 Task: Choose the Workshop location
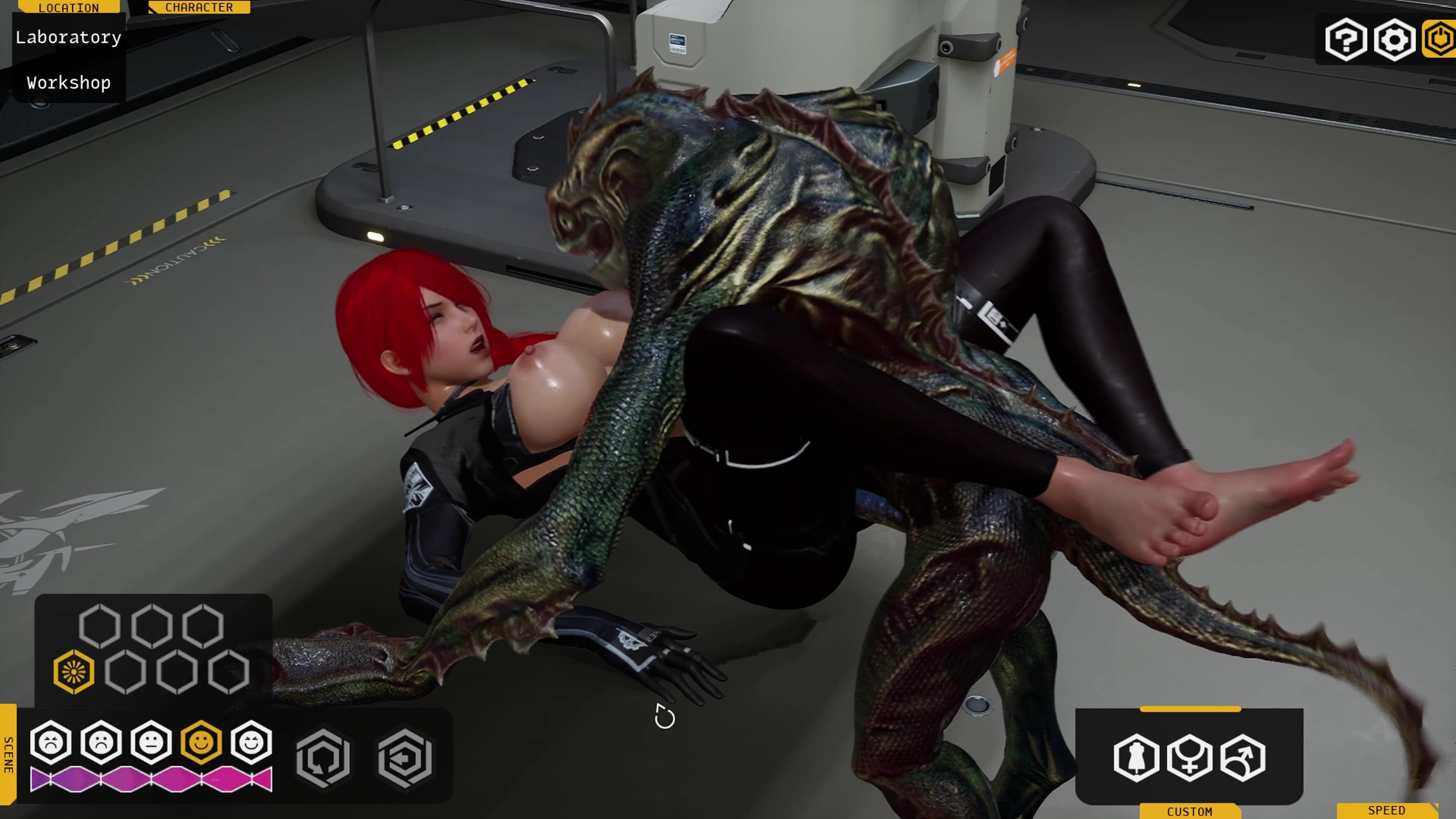coord(68,83)
